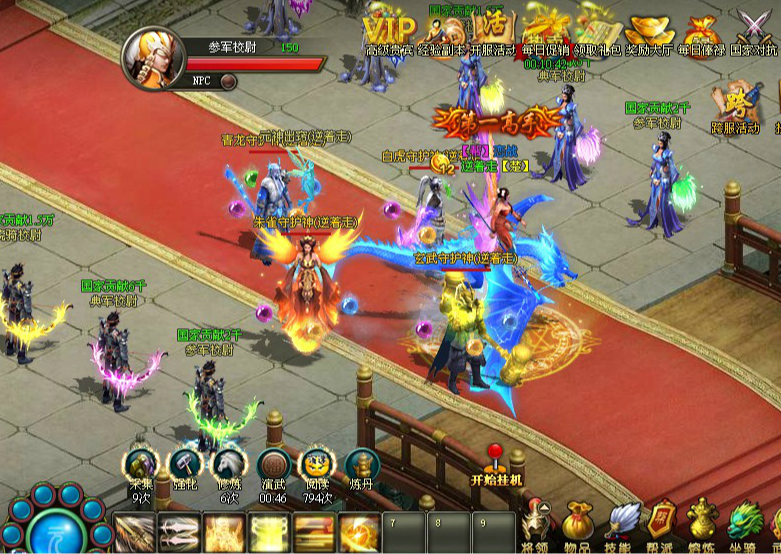Open the 修炼 horse training icon
Screen dimensions: 781x554
230,465
